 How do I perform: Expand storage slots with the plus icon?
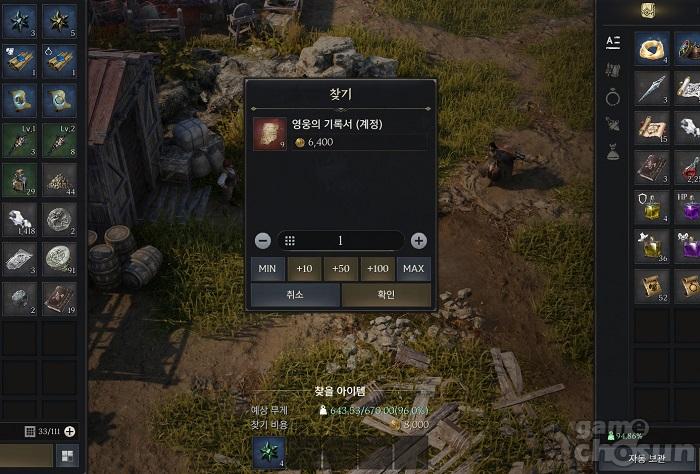pos(70,432)
